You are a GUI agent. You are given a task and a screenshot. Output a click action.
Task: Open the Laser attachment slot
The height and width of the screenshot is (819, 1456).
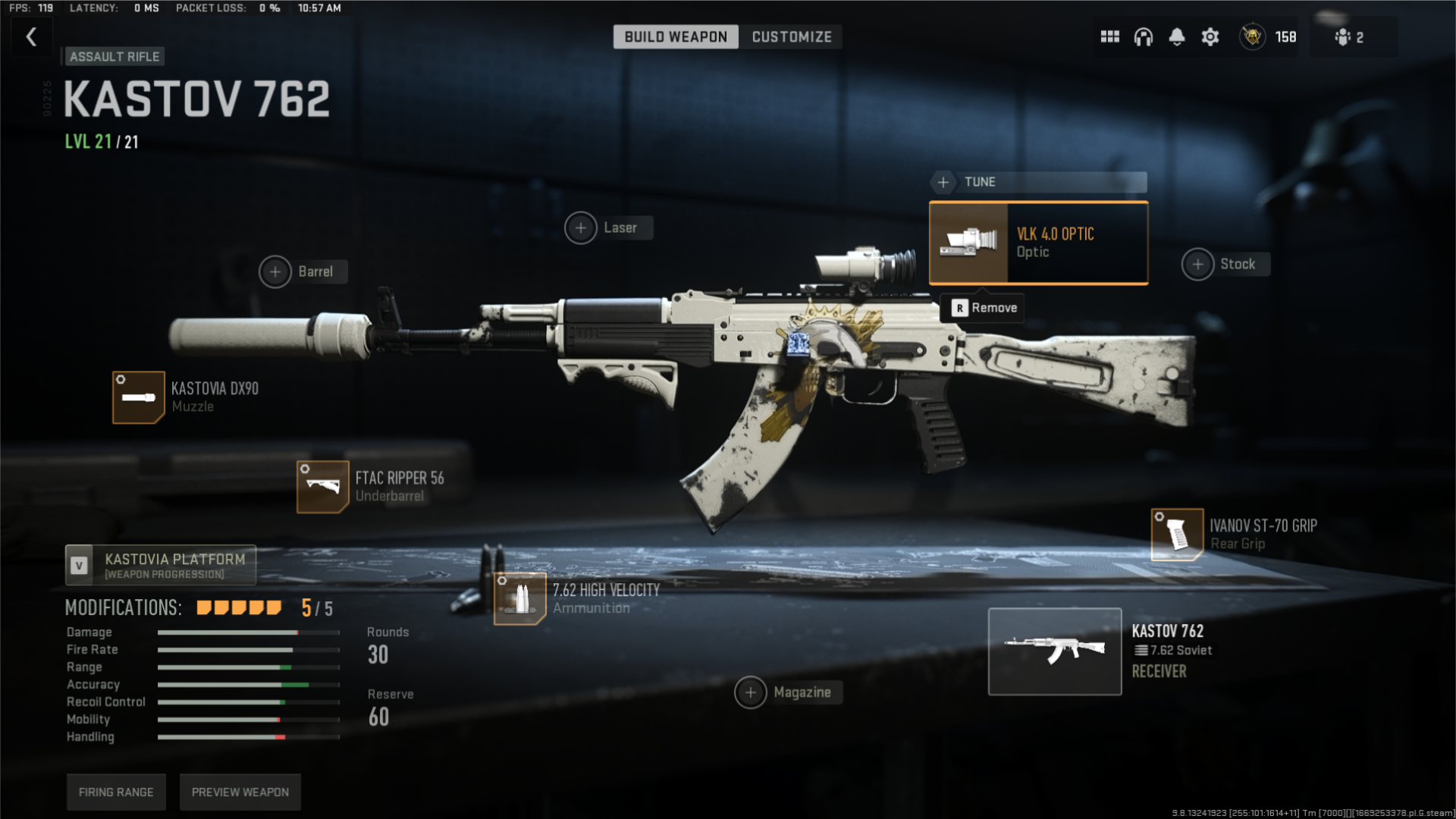point(607,227)
